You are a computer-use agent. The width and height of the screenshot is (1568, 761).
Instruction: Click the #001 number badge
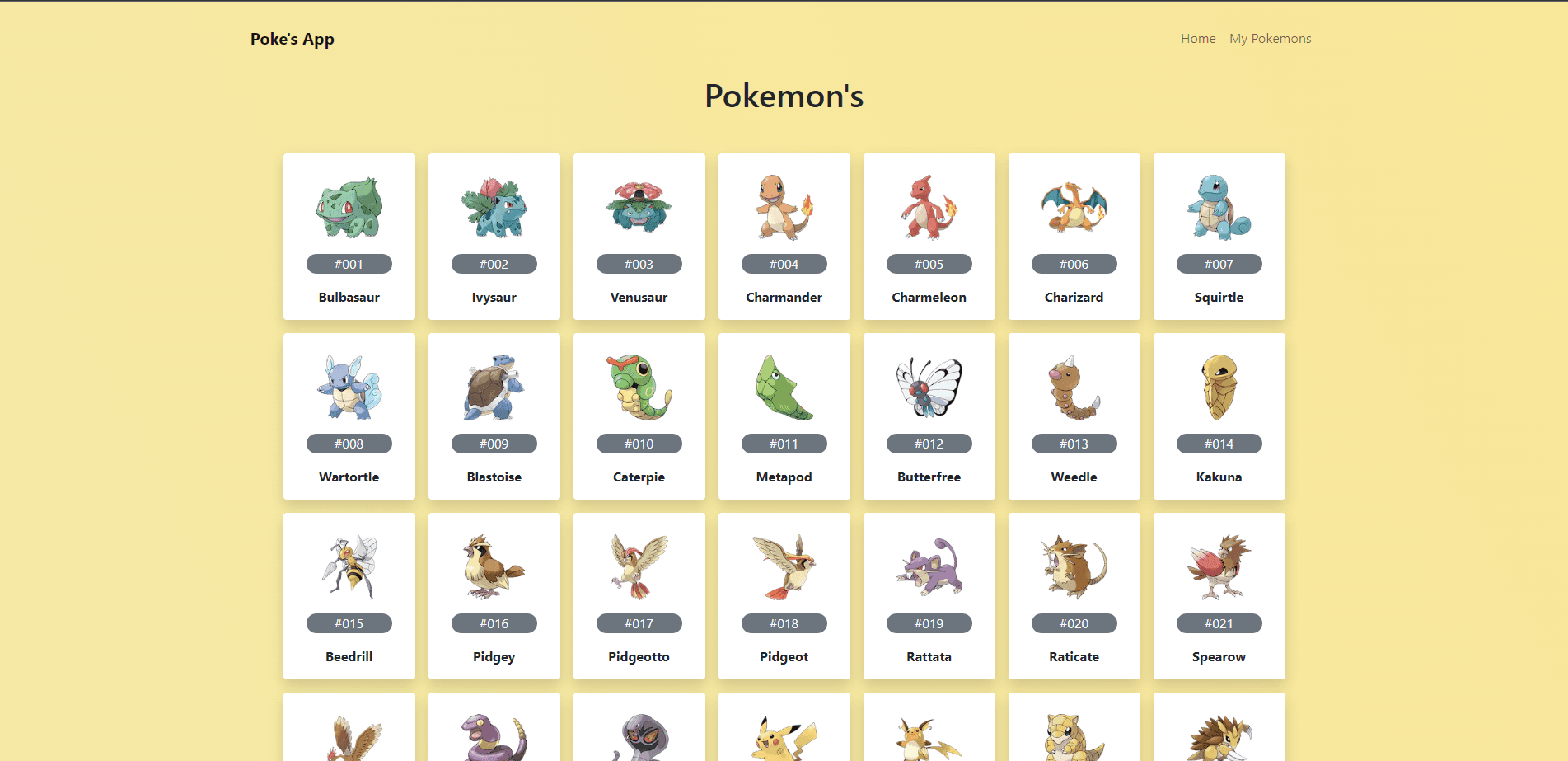pos(349,264)
